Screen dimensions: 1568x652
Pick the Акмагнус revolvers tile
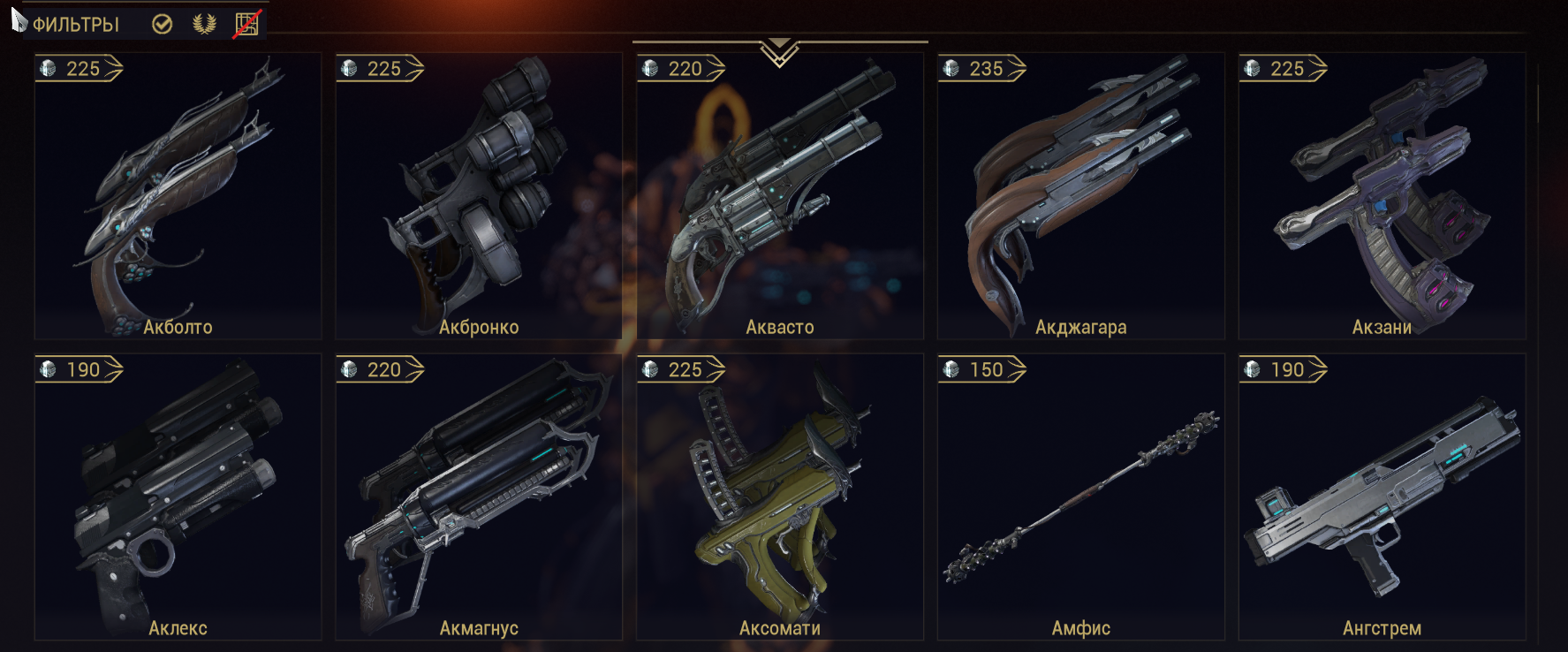(x=479, y=497)
